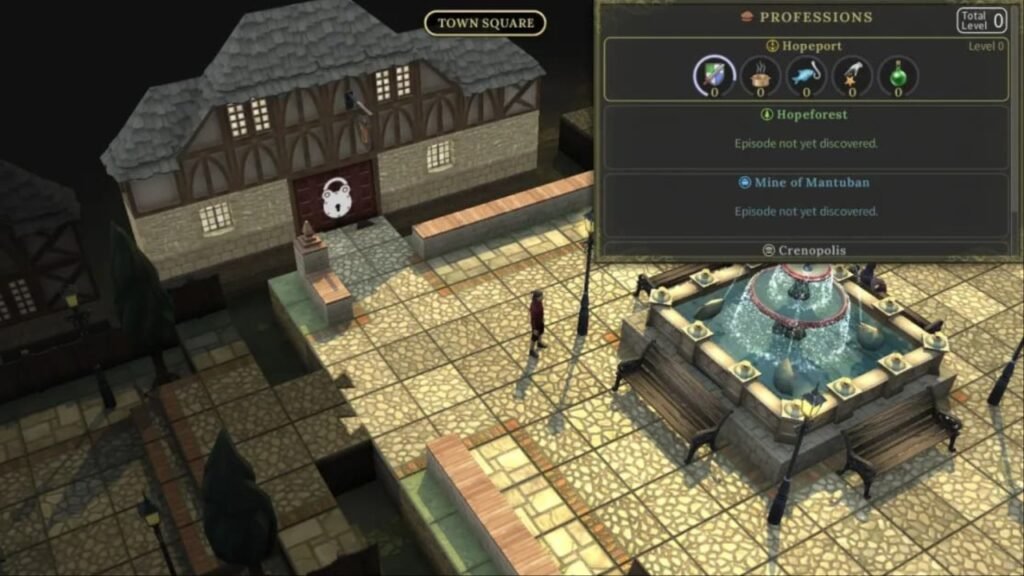
Task: Click the Crenopolis episode header
Action: 805,250
